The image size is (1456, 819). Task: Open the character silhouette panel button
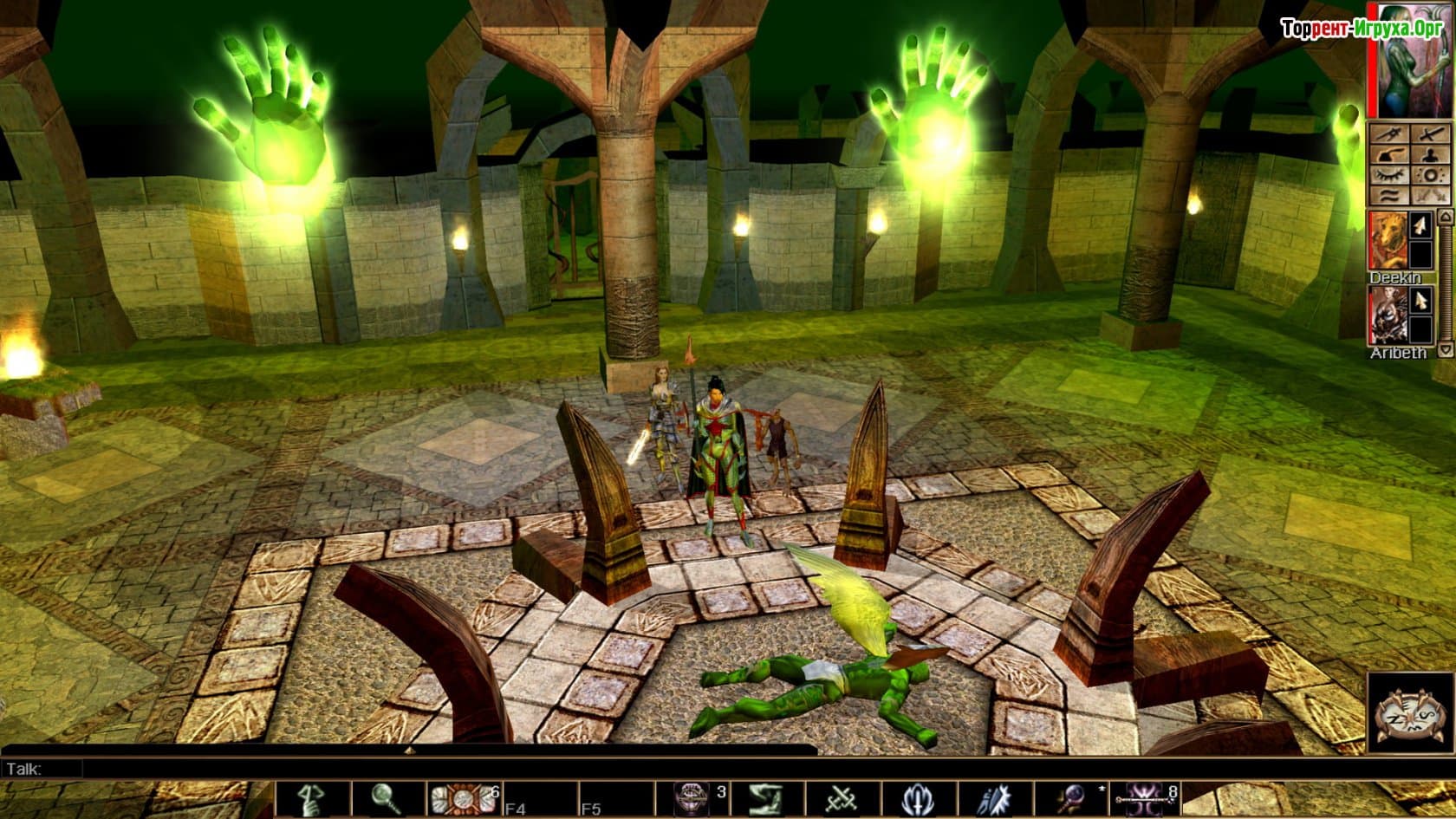1432,155
